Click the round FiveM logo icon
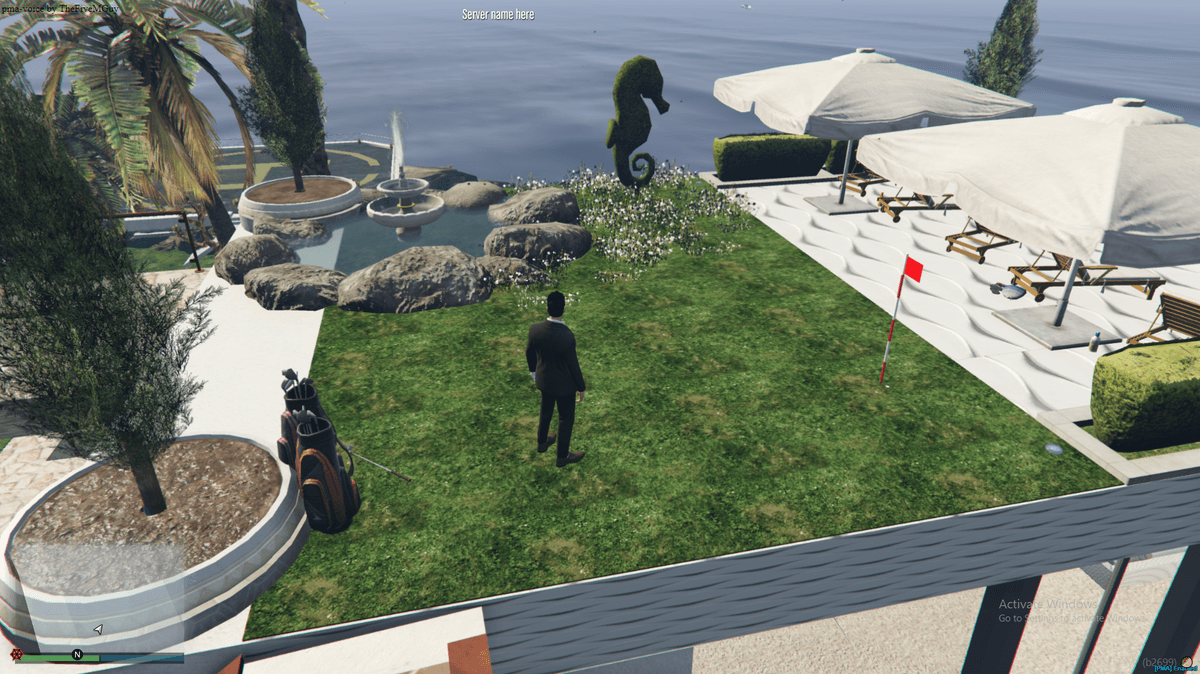Viewport: 1200px width, 674px height. point(1188,661)
